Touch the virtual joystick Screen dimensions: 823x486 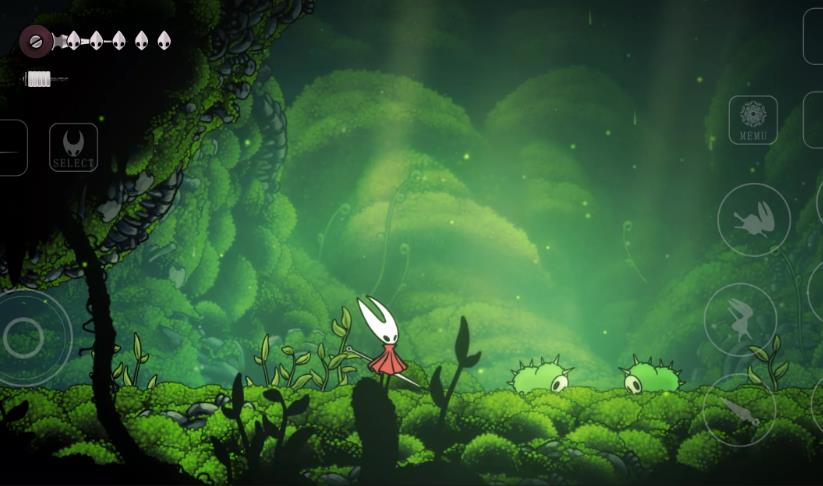pos(24,338)
